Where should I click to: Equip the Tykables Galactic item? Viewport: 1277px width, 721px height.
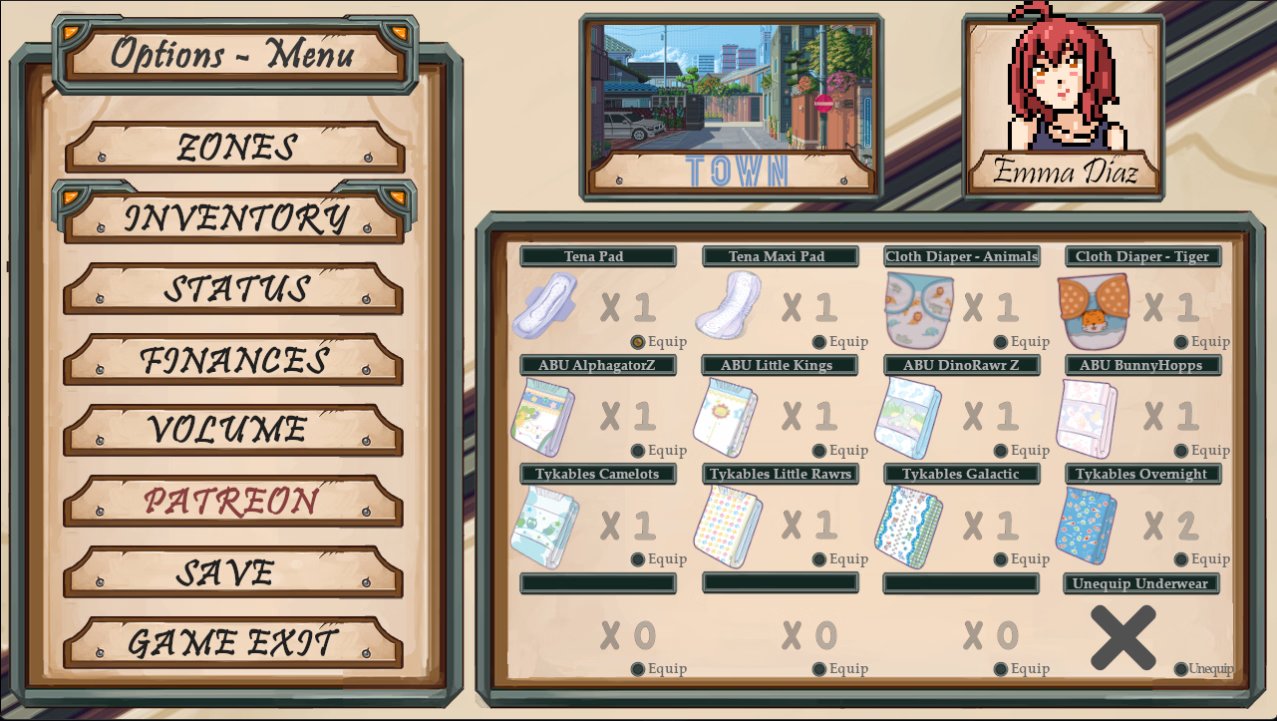(x=1001, y=560)
